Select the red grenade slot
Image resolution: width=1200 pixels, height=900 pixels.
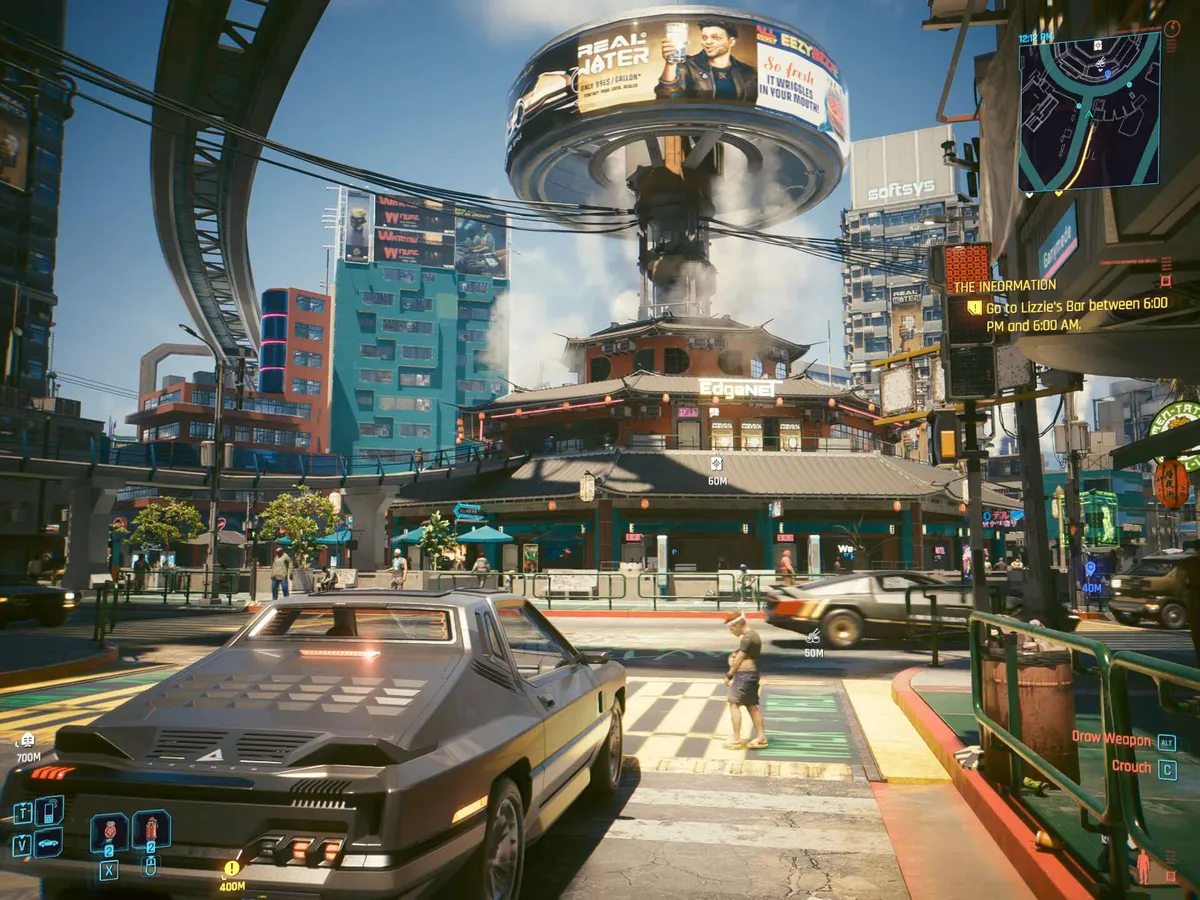pyautogui.click(x=151, y=829)
